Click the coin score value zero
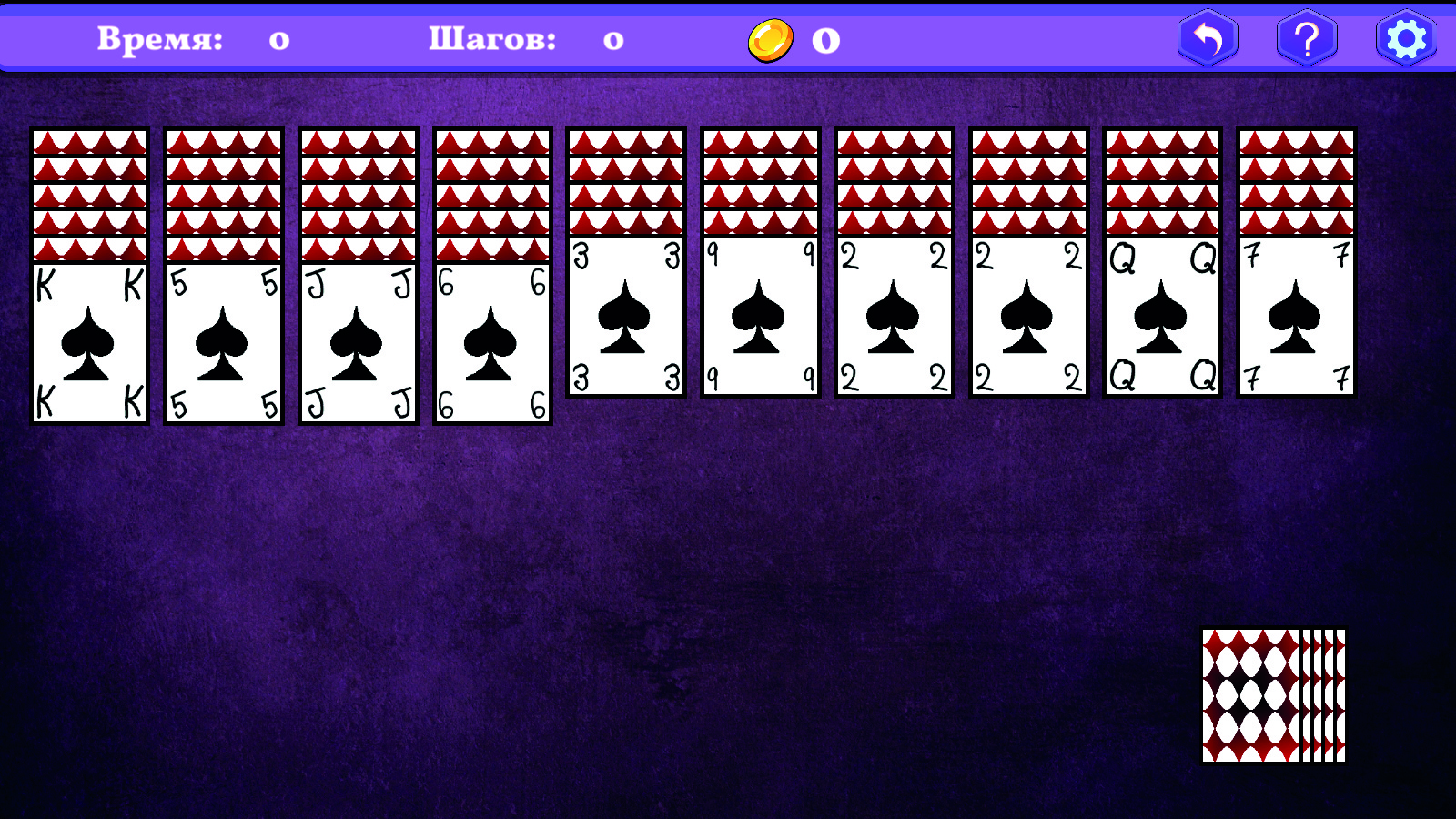The image size is (1456, 819). pos(826,39)
